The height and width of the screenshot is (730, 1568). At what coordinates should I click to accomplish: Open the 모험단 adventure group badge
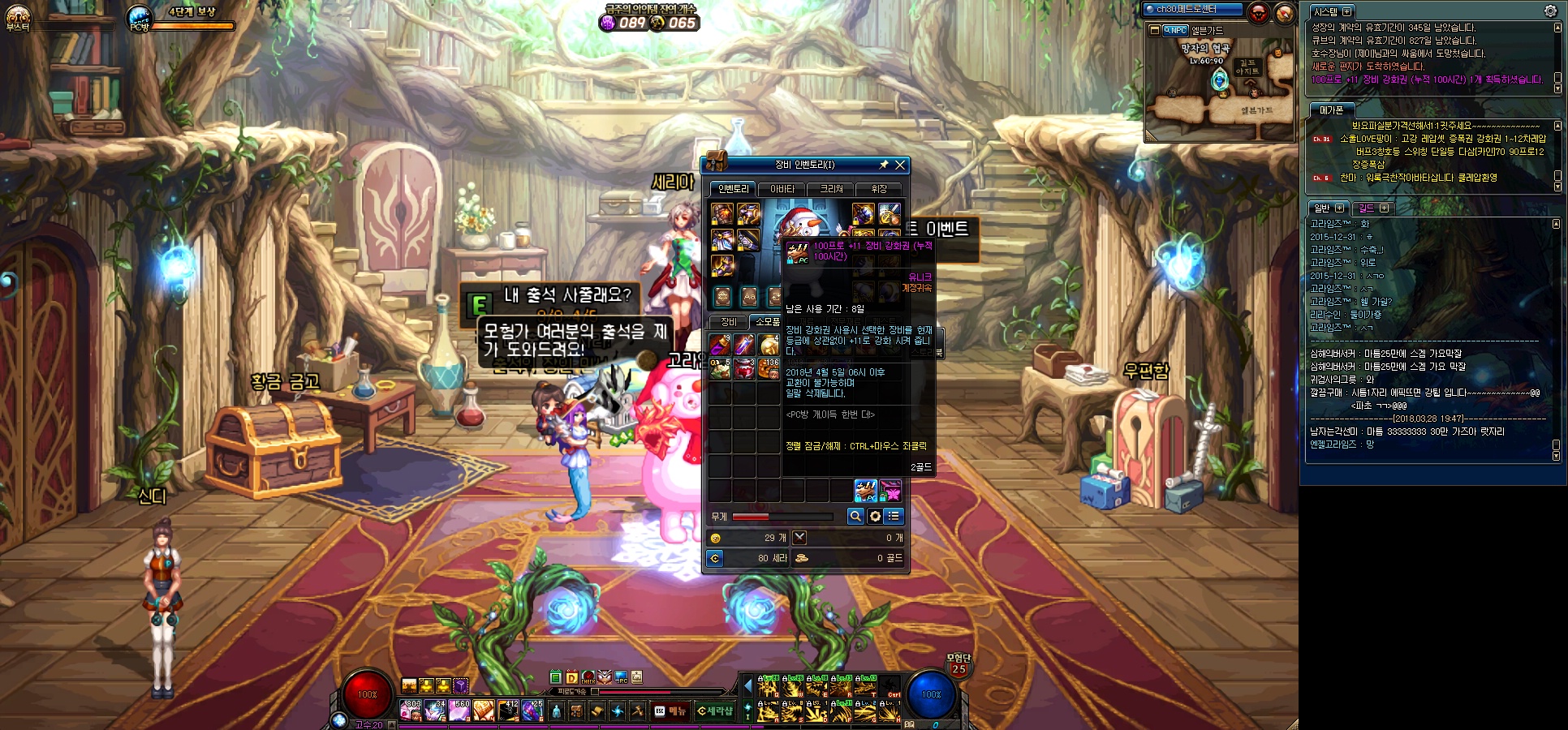pyautogui.click(x=958, y=665)
